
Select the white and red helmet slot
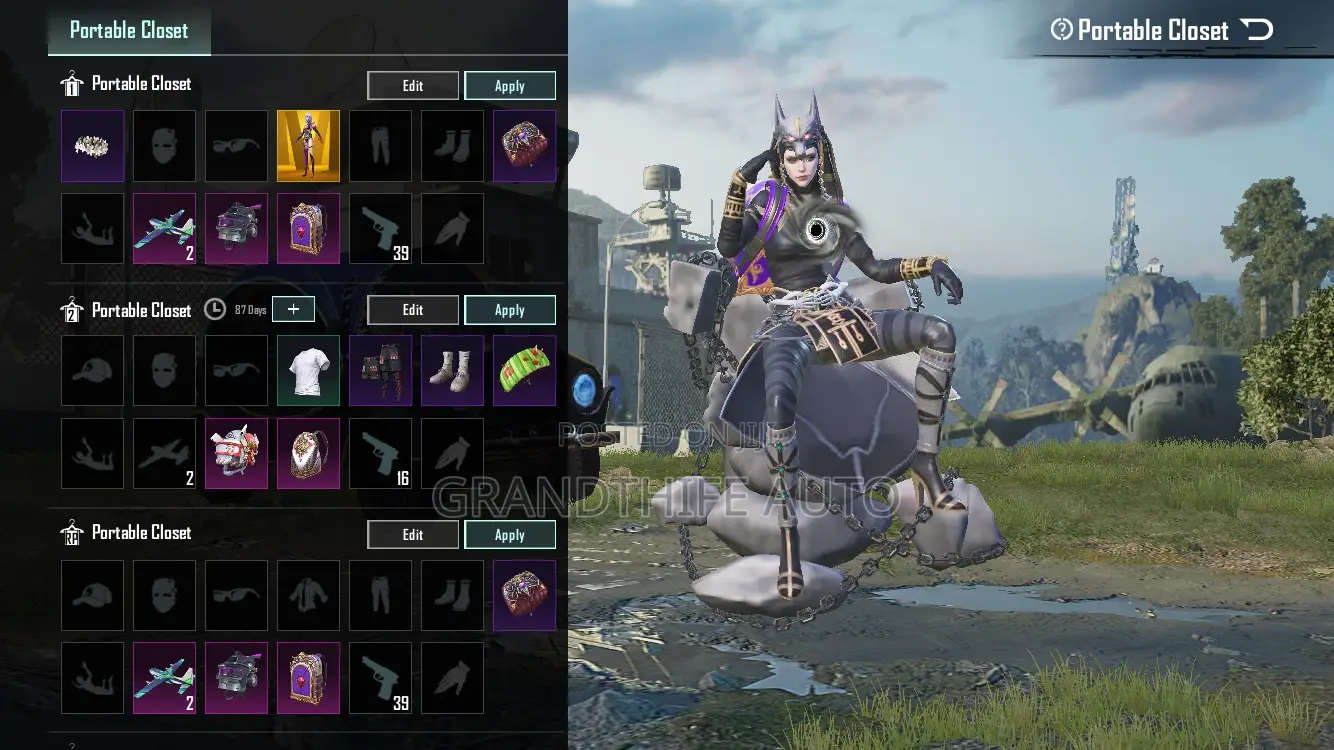(x=236, y=453)
